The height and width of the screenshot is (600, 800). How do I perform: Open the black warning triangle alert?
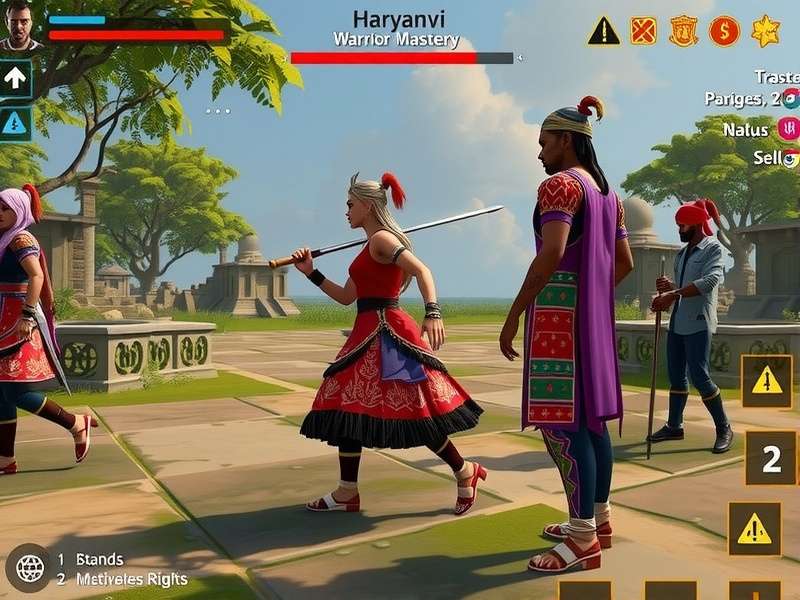click(x=603, y=31)
